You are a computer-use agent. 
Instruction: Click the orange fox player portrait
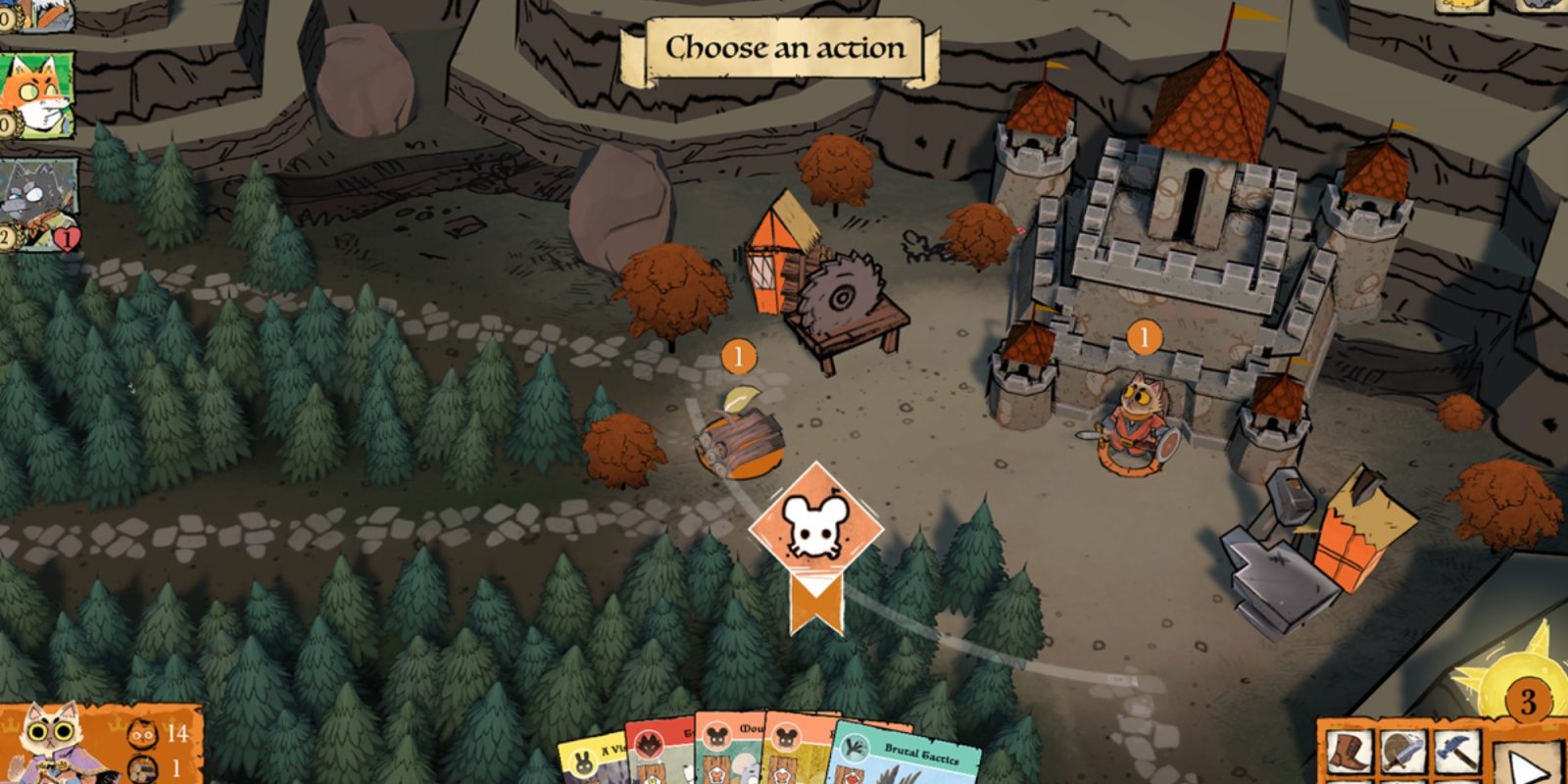tap(35, 95)
